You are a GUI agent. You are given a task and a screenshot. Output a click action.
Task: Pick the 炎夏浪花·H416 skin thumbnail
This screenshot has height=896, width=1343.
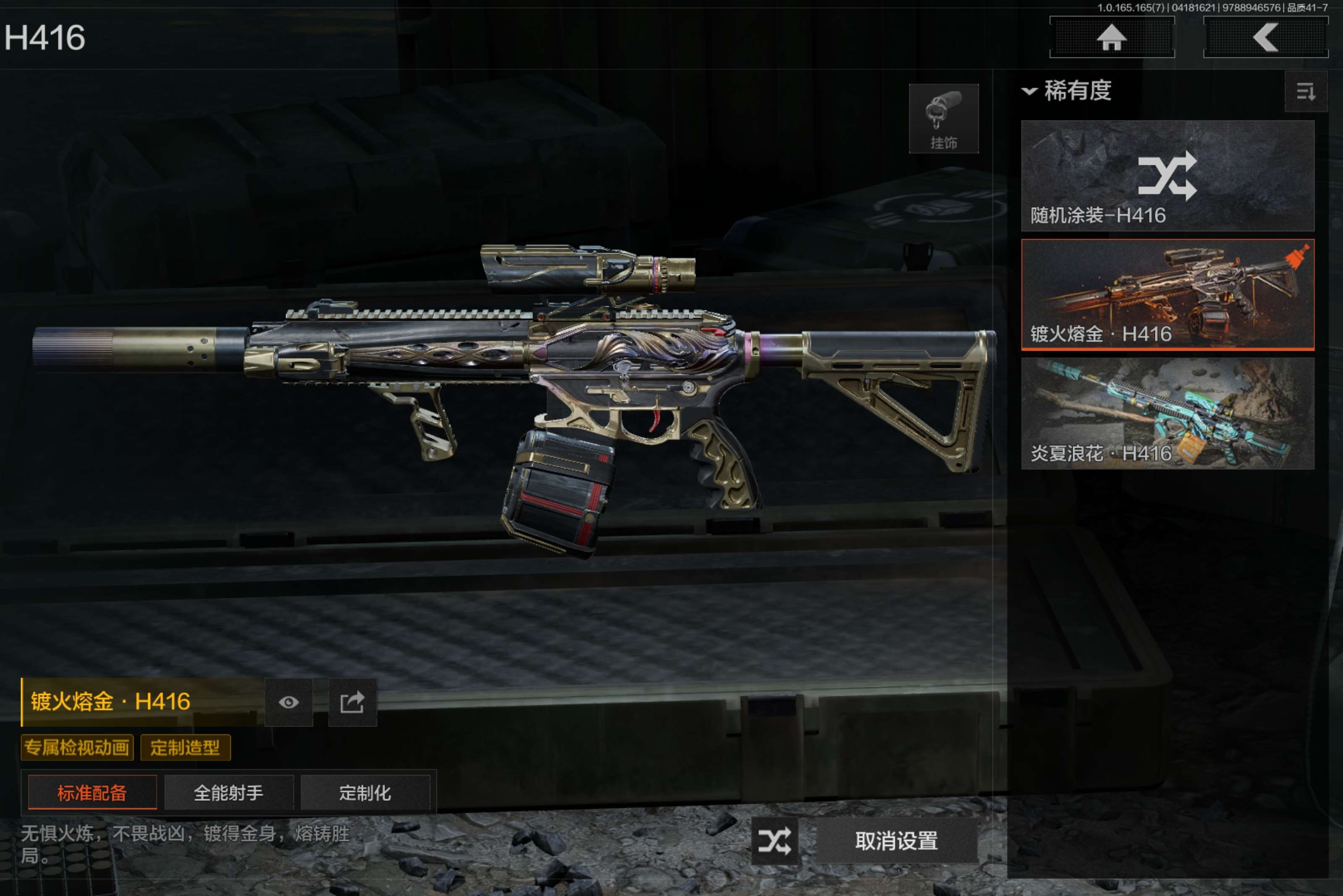click(x=1167, y=413)
